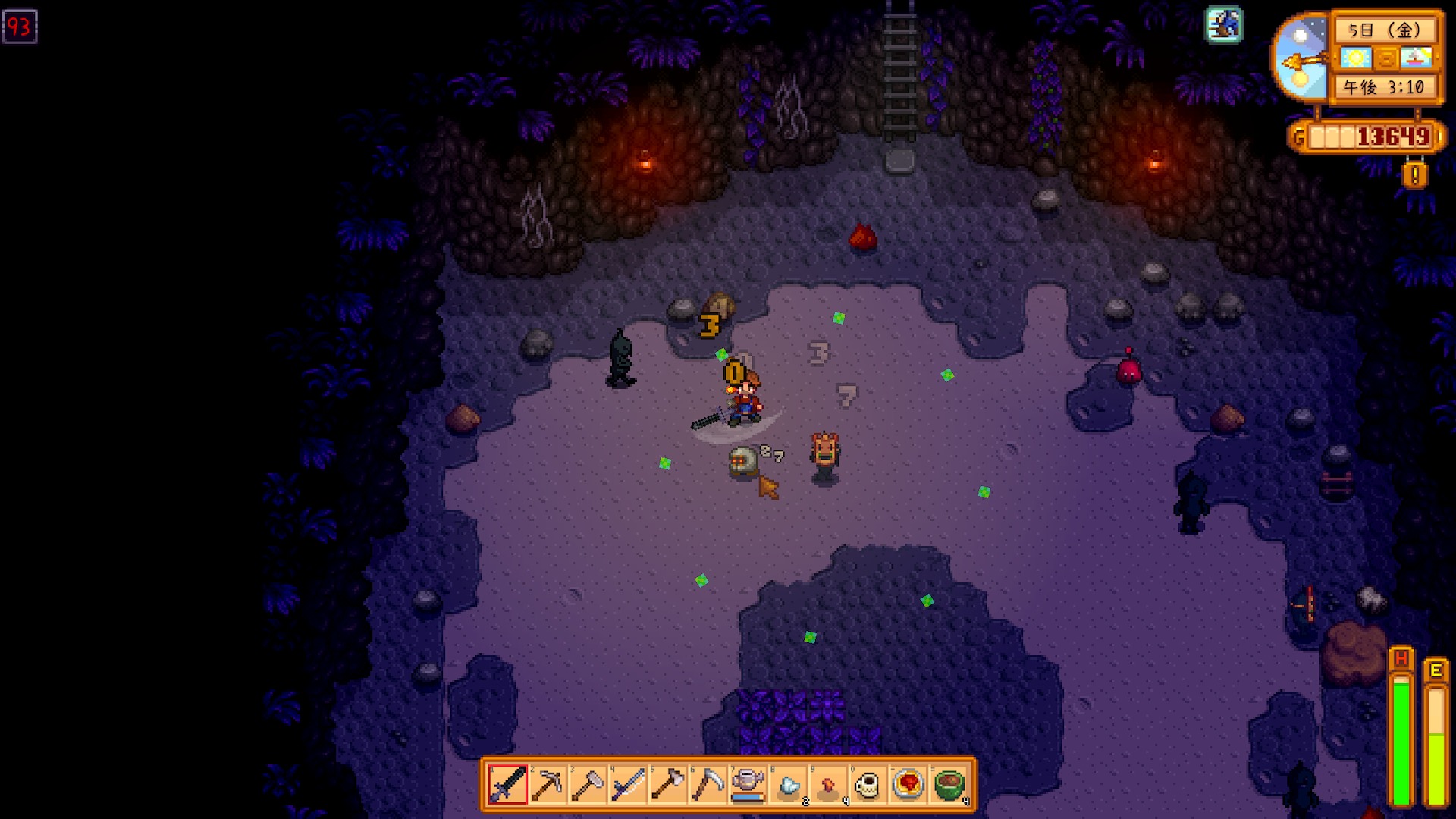The image size is (1456, 819).
Task: Select the pickaxe in the hotbar
Action: click(x=548, y=784)
